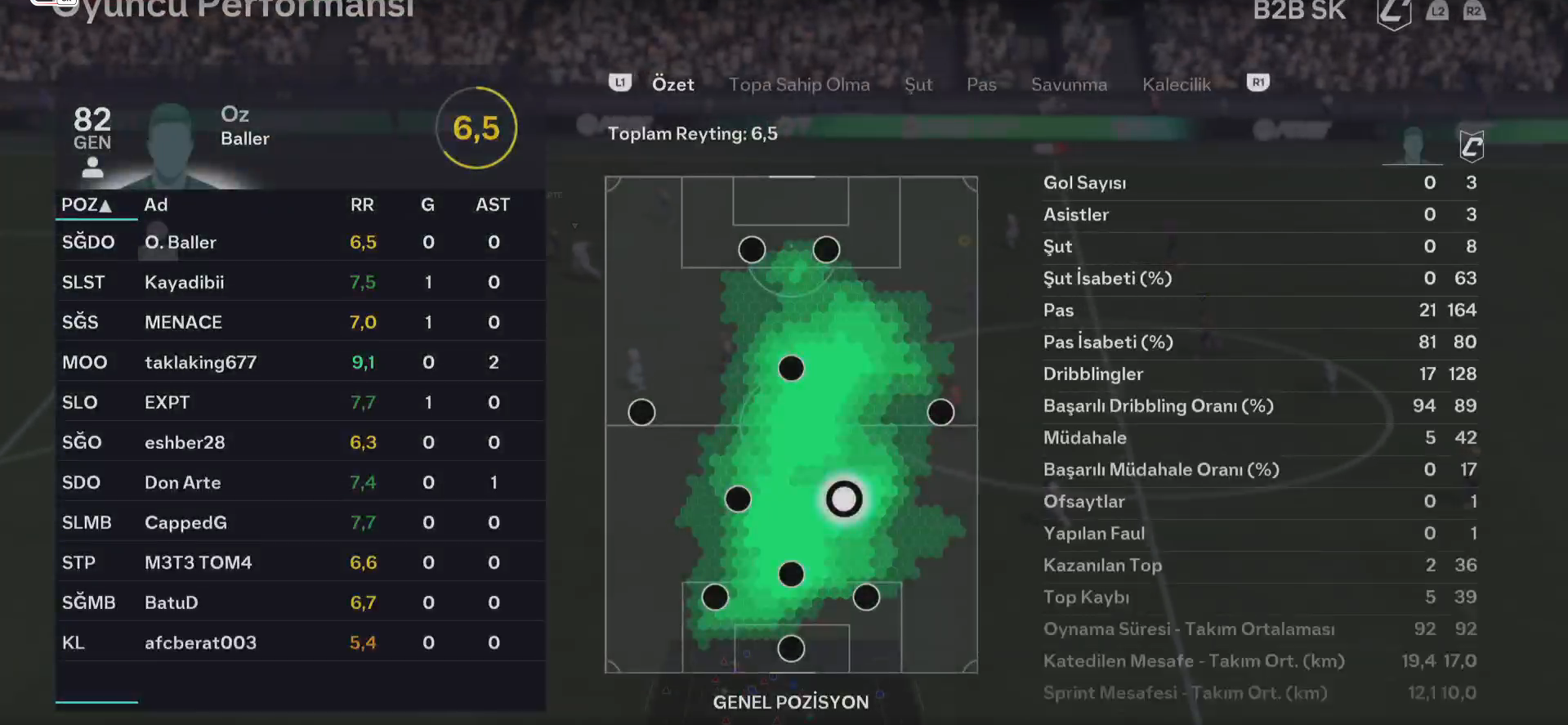Click the highlighted white player marker on pitch
The image size is (1568, 725).
844,499
